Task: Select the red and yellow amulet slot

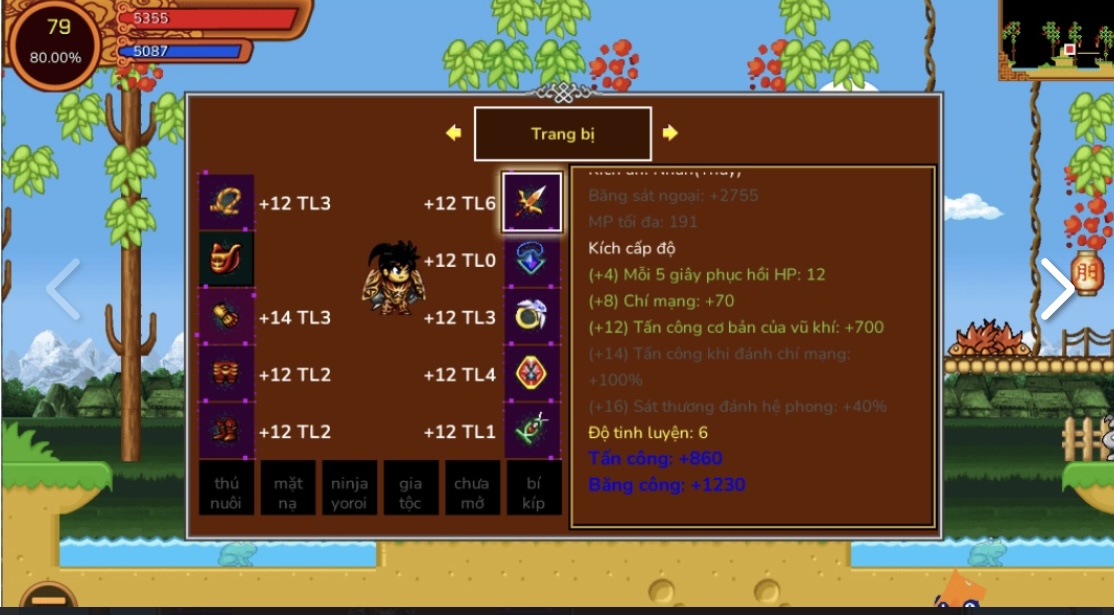Action: 531,374
